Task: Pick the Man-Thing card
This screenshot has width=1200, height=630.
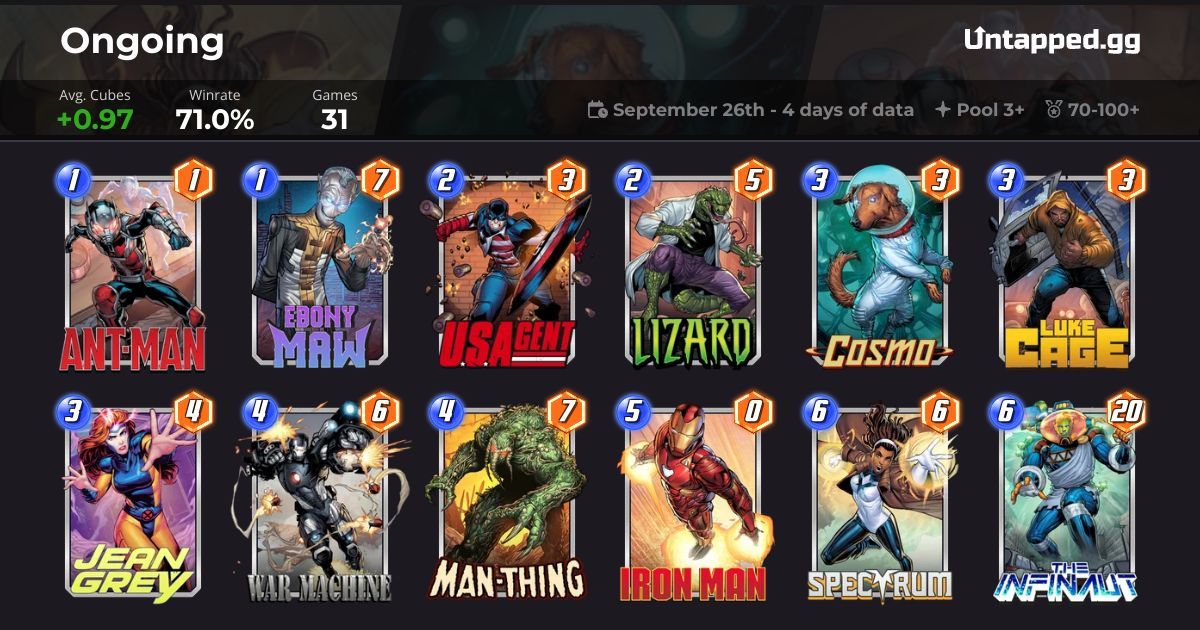Action: pyautogui.click(x=506, y=500)
